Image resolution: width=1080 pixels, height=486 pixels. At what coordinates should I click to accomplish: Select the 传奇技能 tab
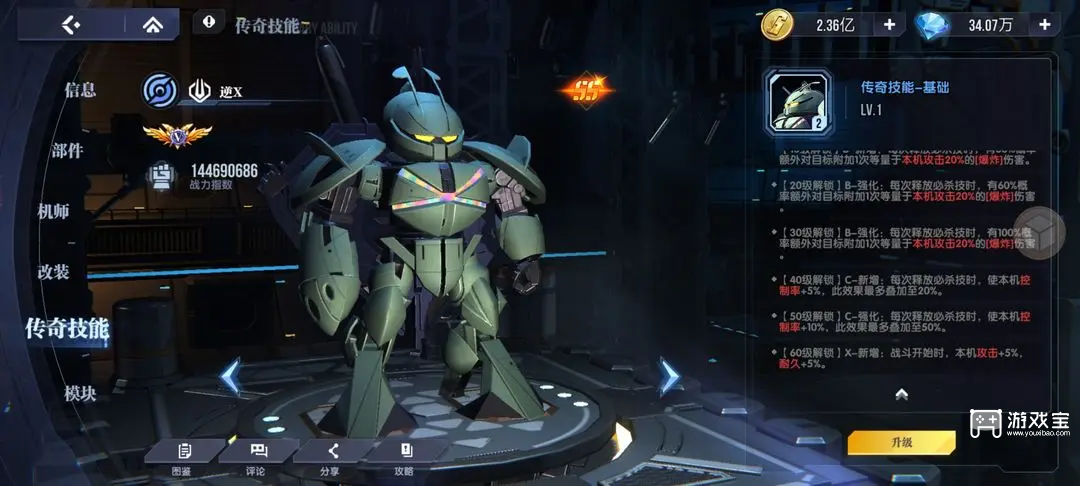(x=68, y=328)
